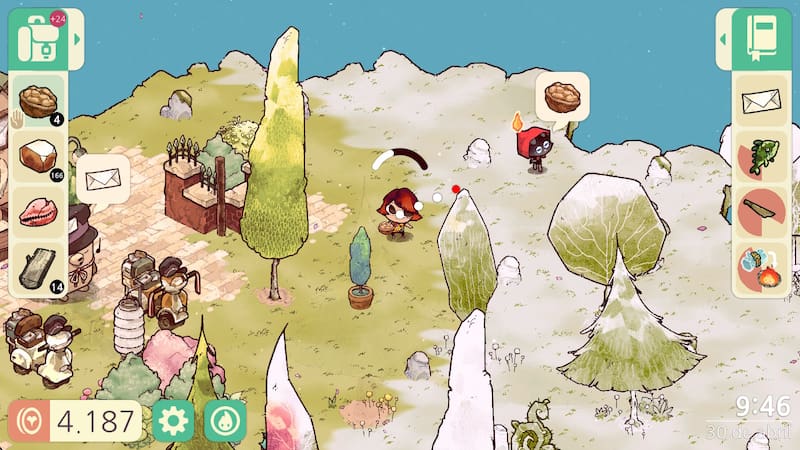Open the green backpack inventory

pos(39,40)
